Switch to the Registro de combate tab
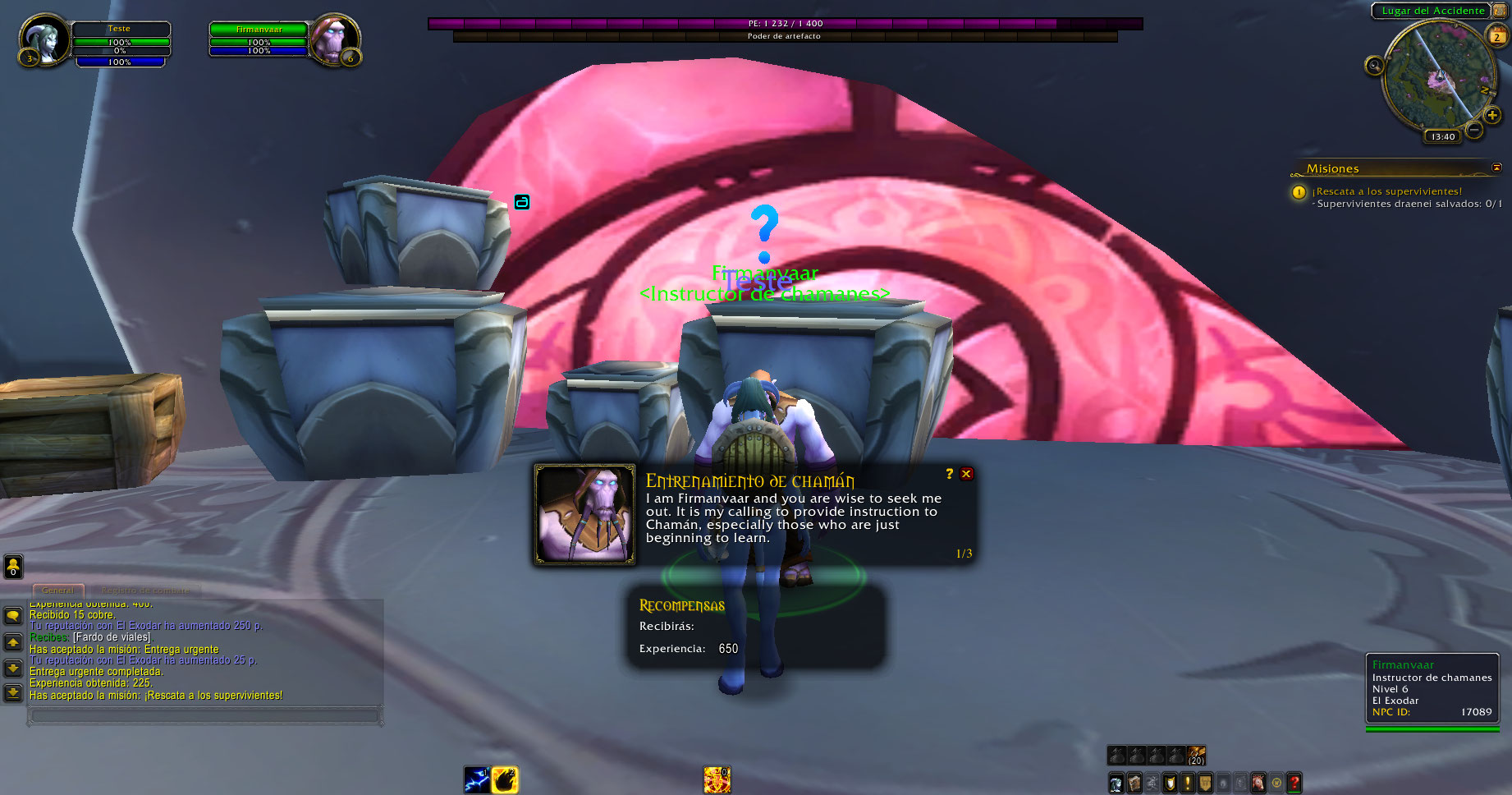 144,590
